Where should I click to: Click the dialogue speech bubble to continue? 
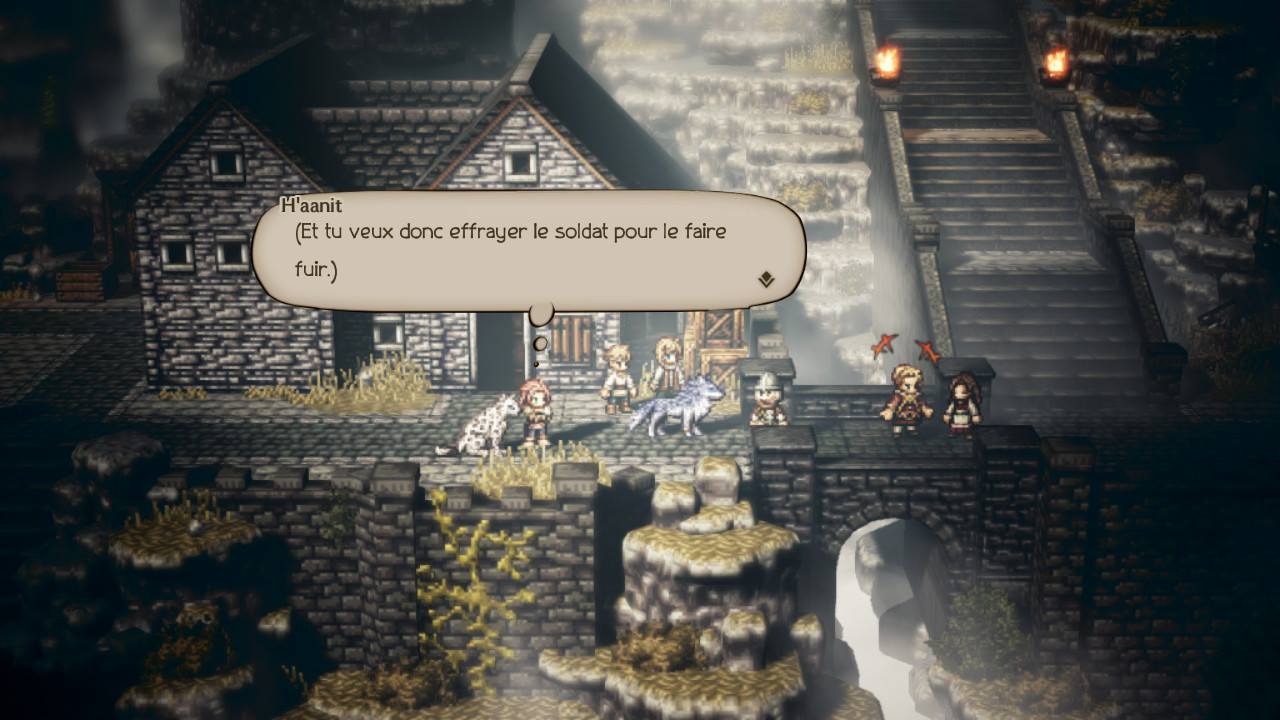click(x=530, y=250)
